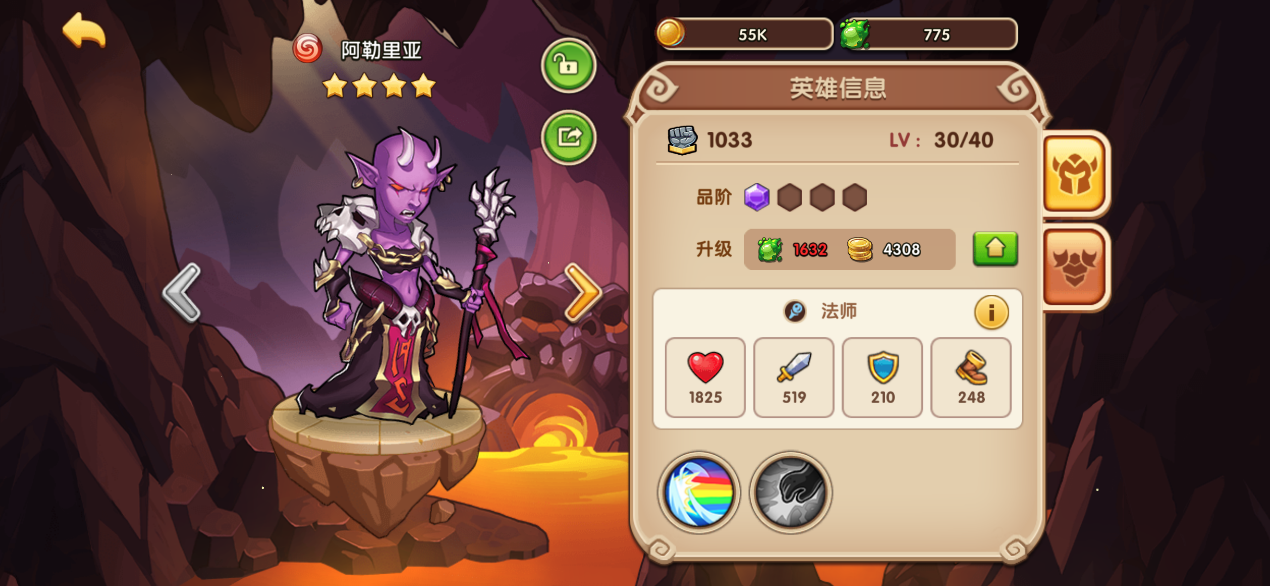
Task: Toggle the green padlock lock button
Action: tap(568, 66)
